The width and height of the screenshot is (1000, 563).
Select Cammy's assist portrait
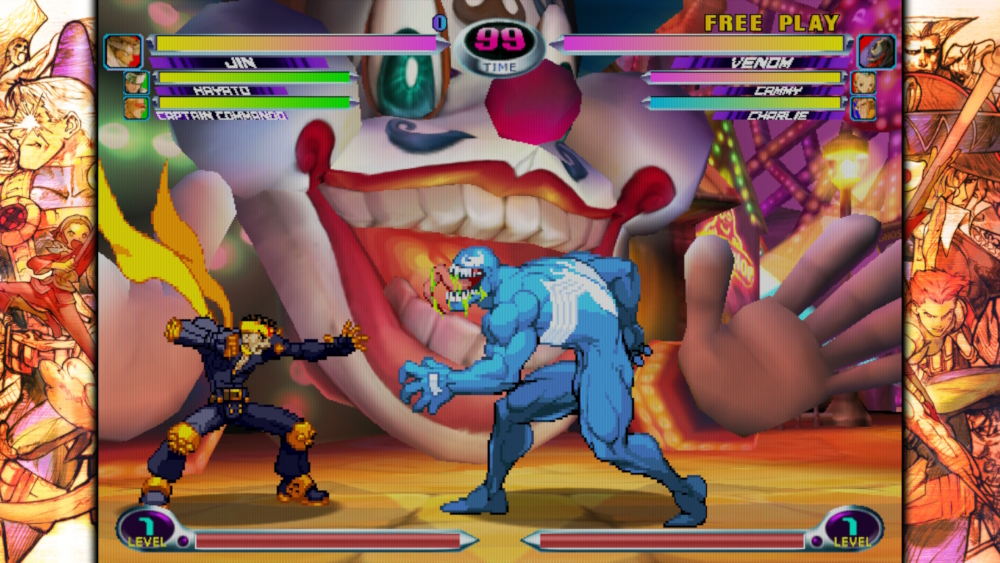tap(864, 82)
